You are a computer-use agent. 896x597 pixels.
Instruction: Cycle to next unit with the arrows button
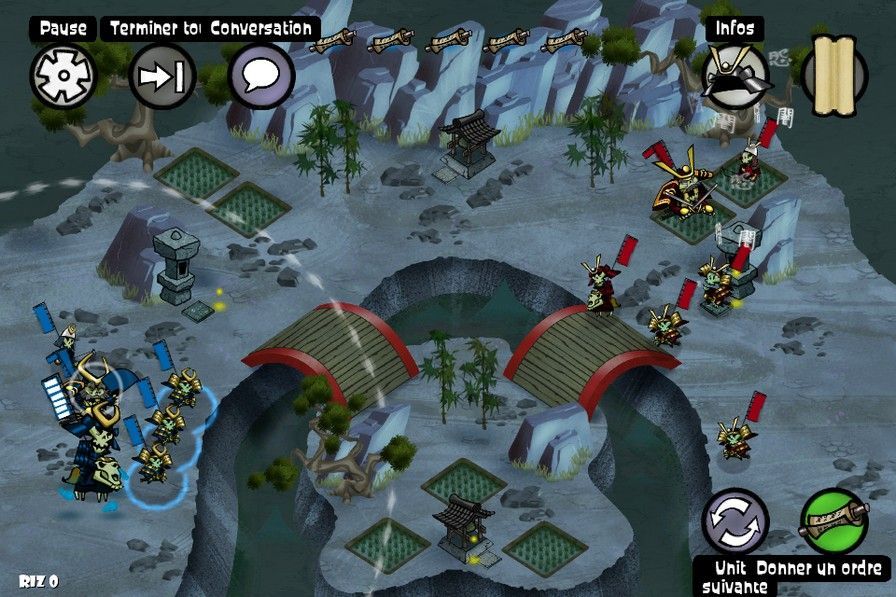(735, 521)
